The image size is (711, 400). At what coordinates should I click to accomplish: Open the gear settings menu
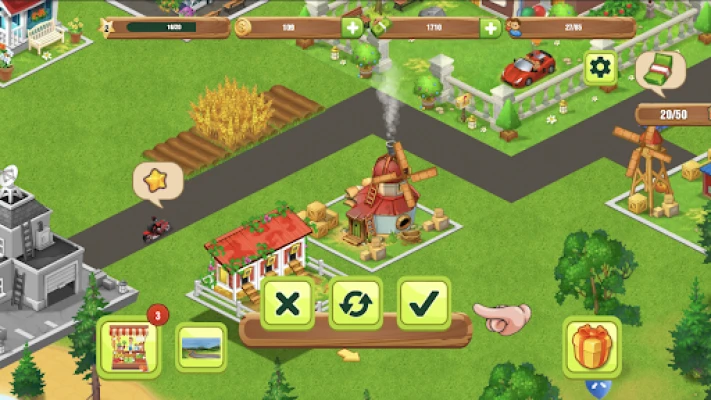tap(600, 68)
